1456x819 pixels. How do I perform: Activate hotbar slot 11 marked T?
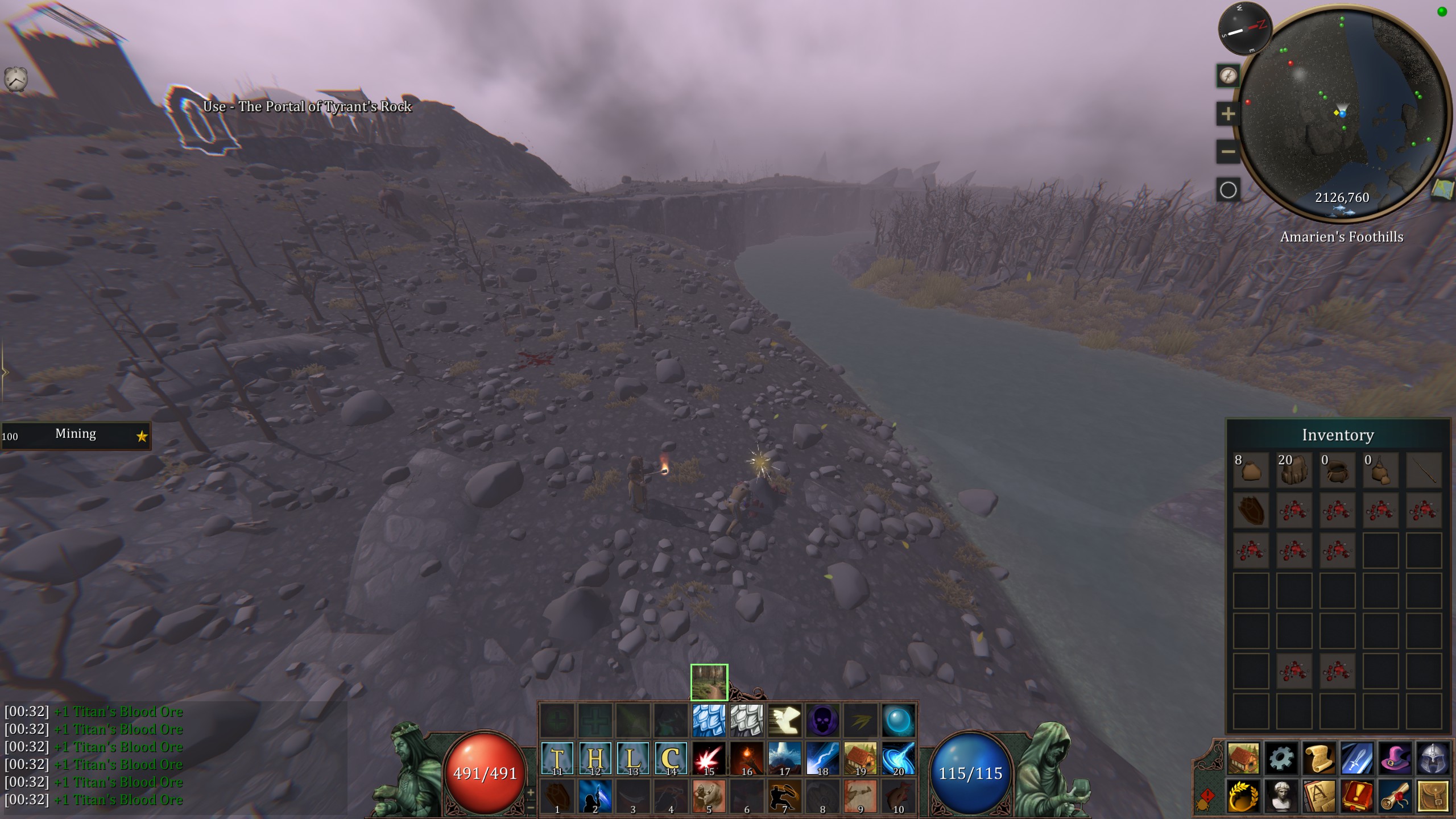click(557, 758)
